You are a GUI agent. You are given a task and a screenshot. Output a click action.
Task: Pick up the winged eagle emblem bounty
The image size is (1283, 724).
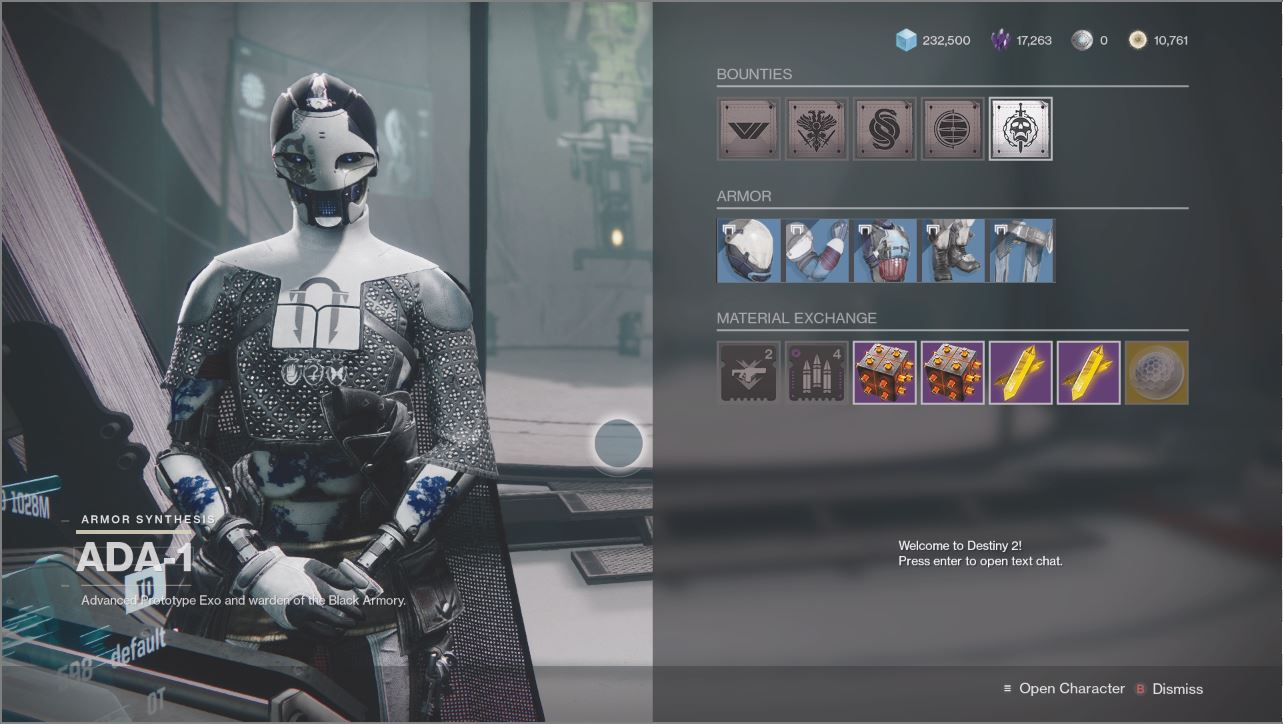pos(817,129)
